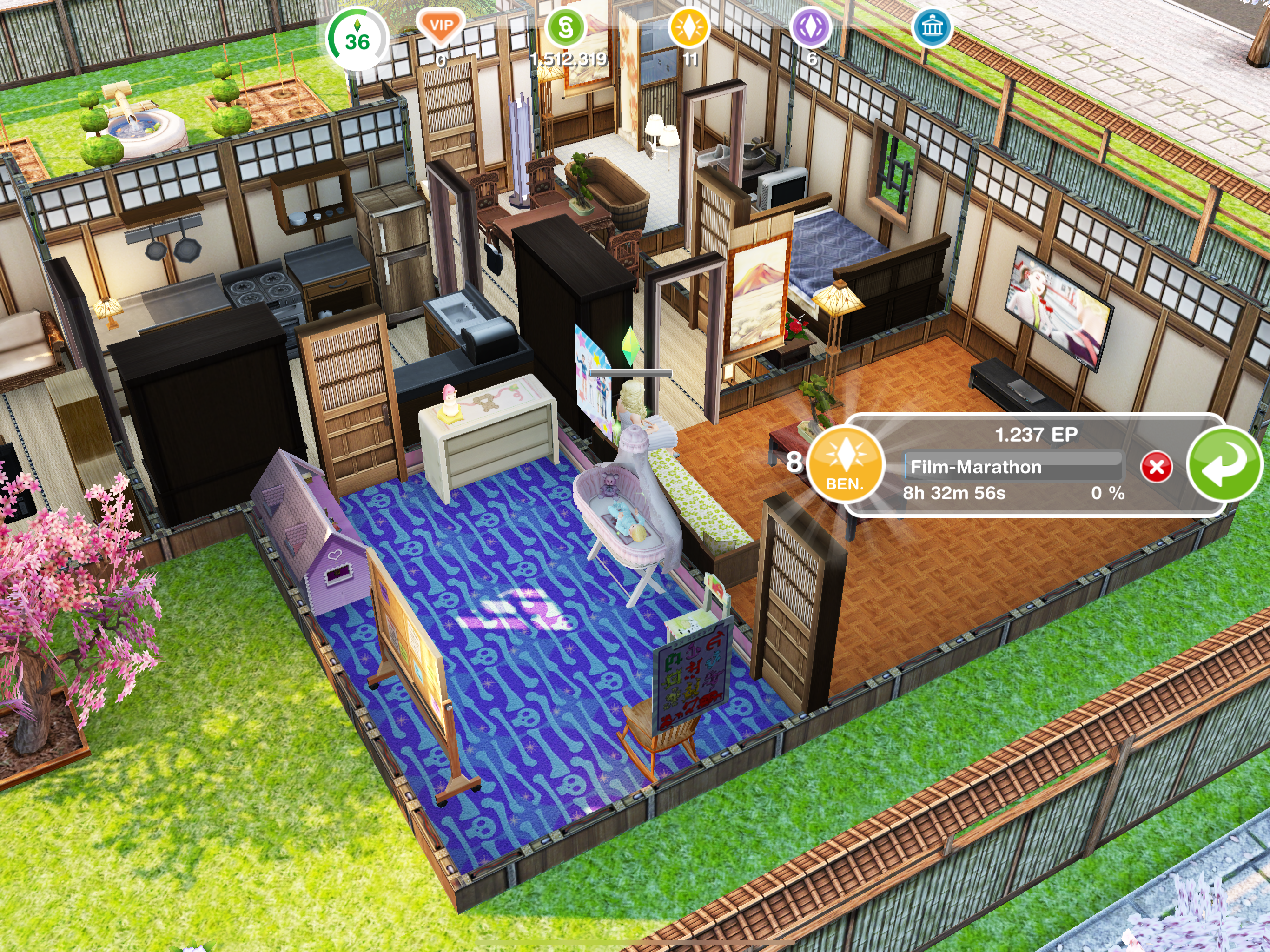Screen dimensions: 1270x952
Task: Tap the orange lifestyle points icon
Action: pos(689,27)
